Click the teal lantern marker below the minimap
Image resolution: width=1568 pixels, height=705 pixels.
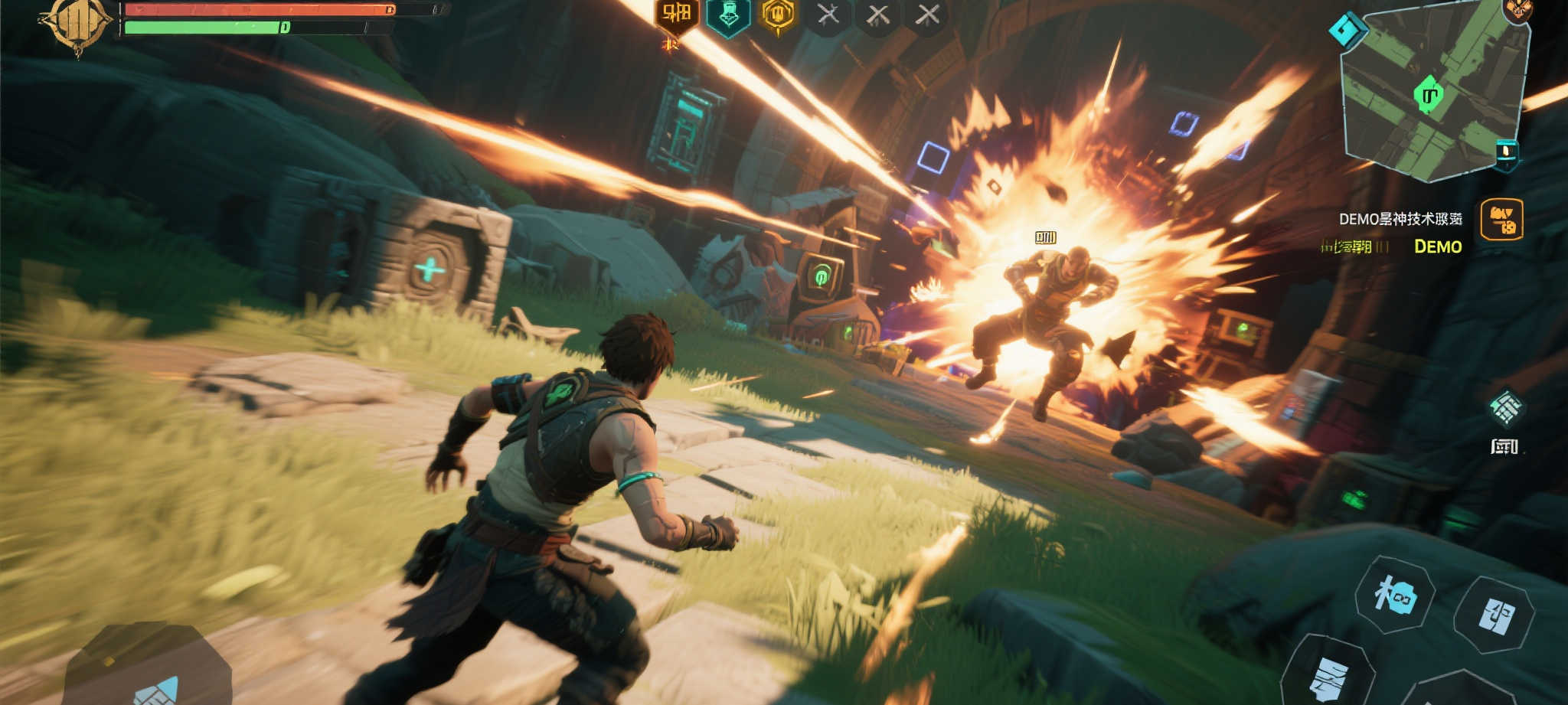[1506, 152]
